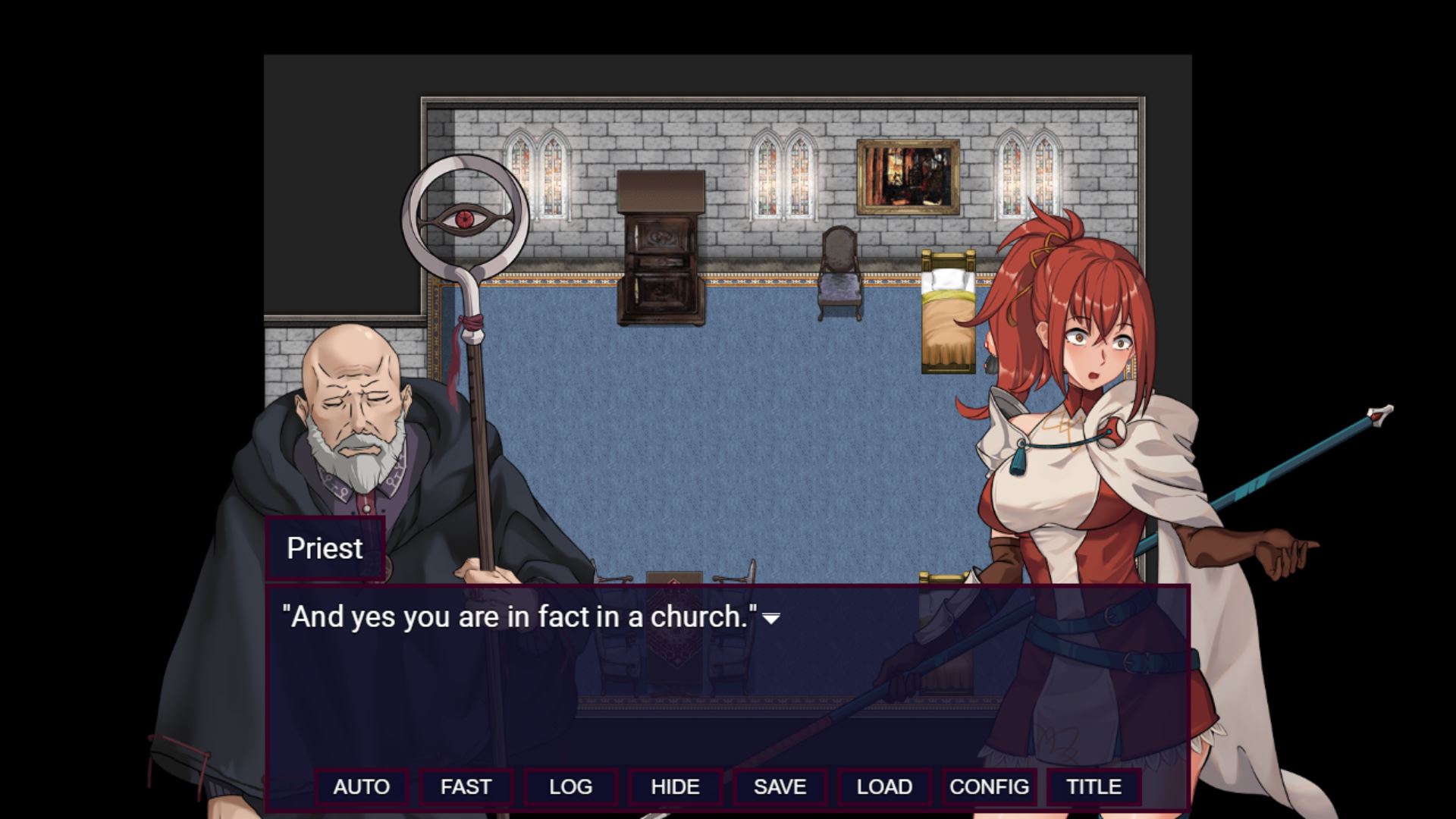This screenshot has height=819, width=1456.
Task: Enable AUTO text advance mode
Action: pyautogui.click(x=362, y=786)
